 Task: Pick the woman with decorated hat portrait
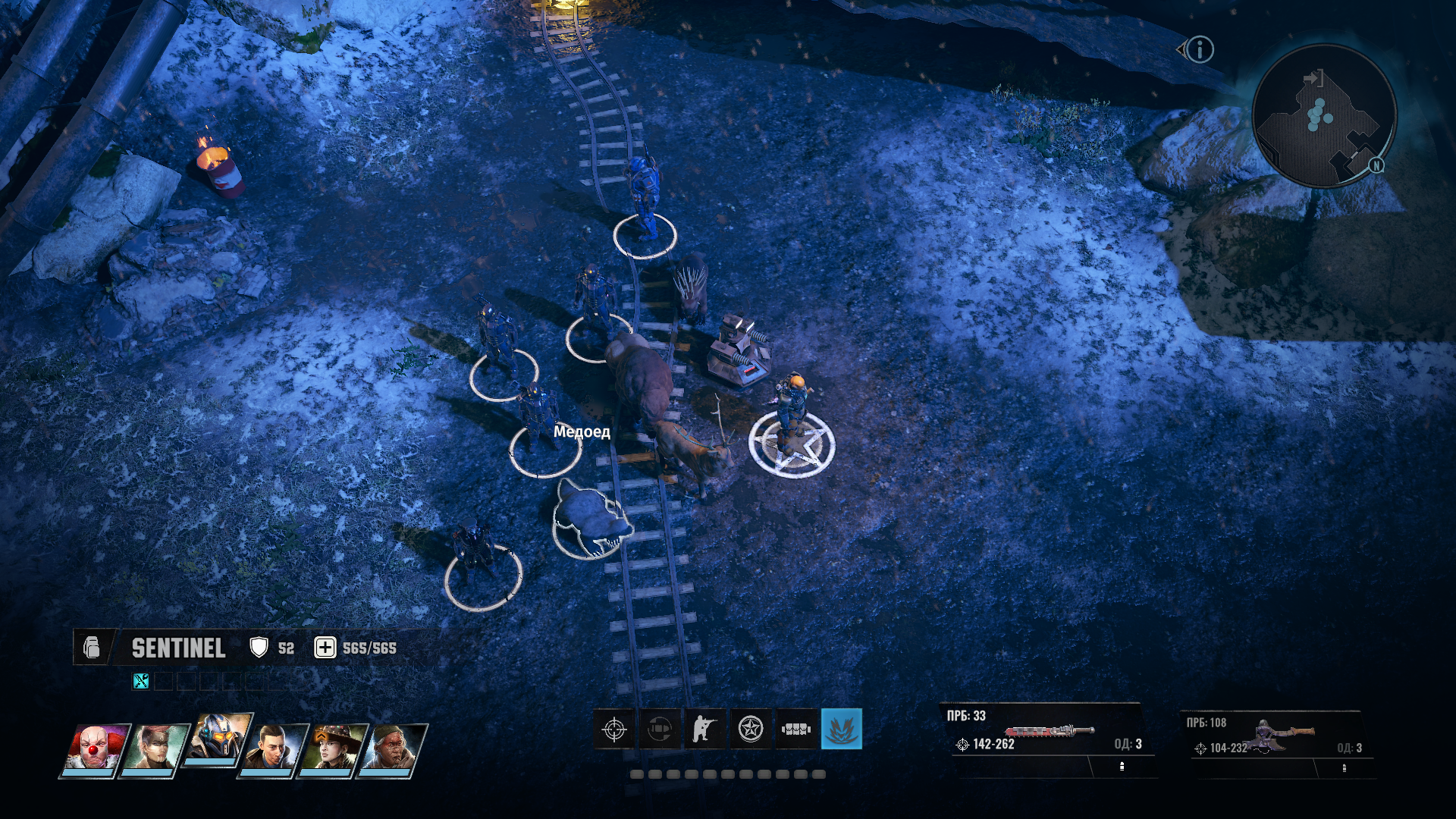333,749
